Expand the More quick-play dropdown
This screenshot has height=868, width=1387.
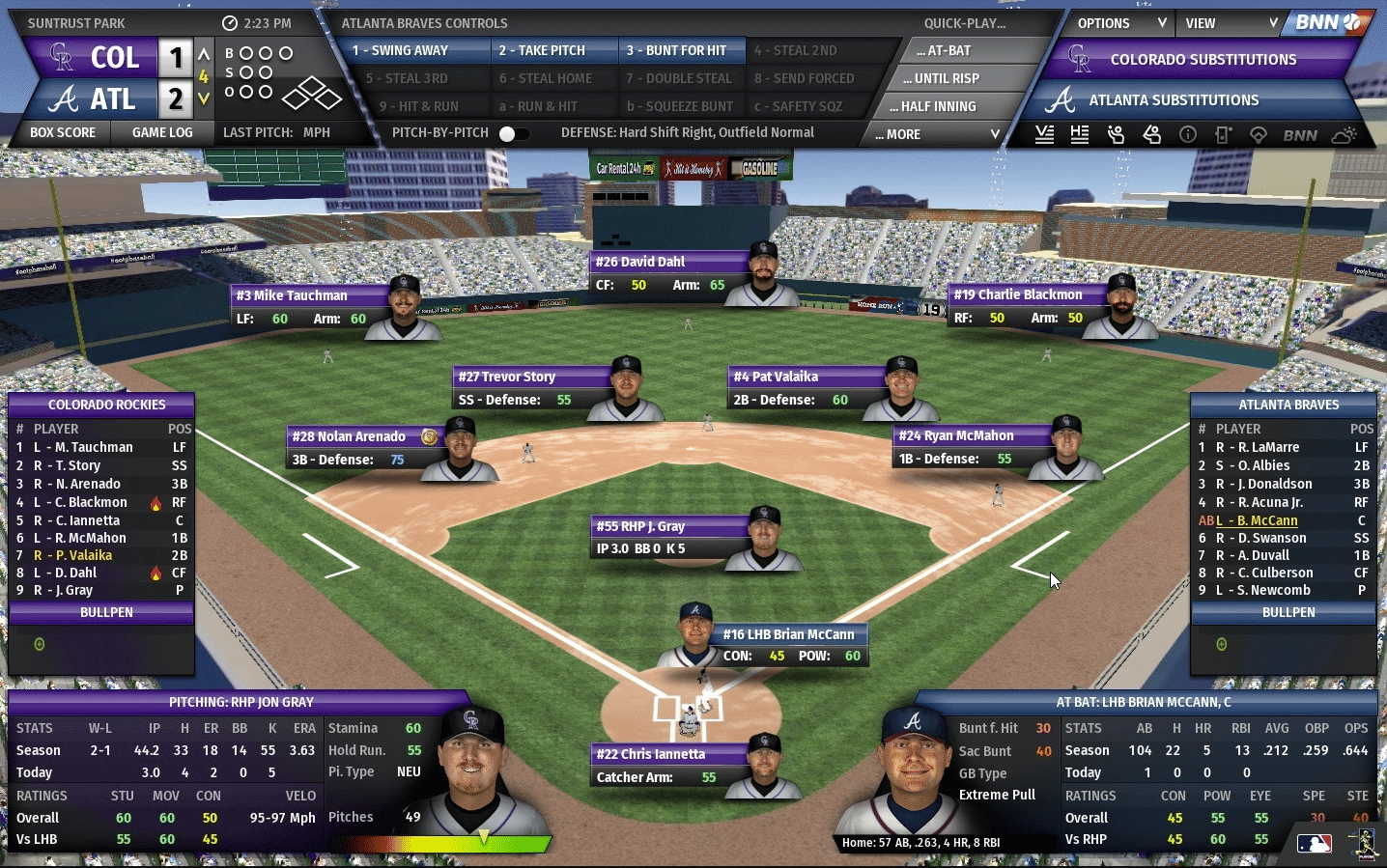(937, 134)
